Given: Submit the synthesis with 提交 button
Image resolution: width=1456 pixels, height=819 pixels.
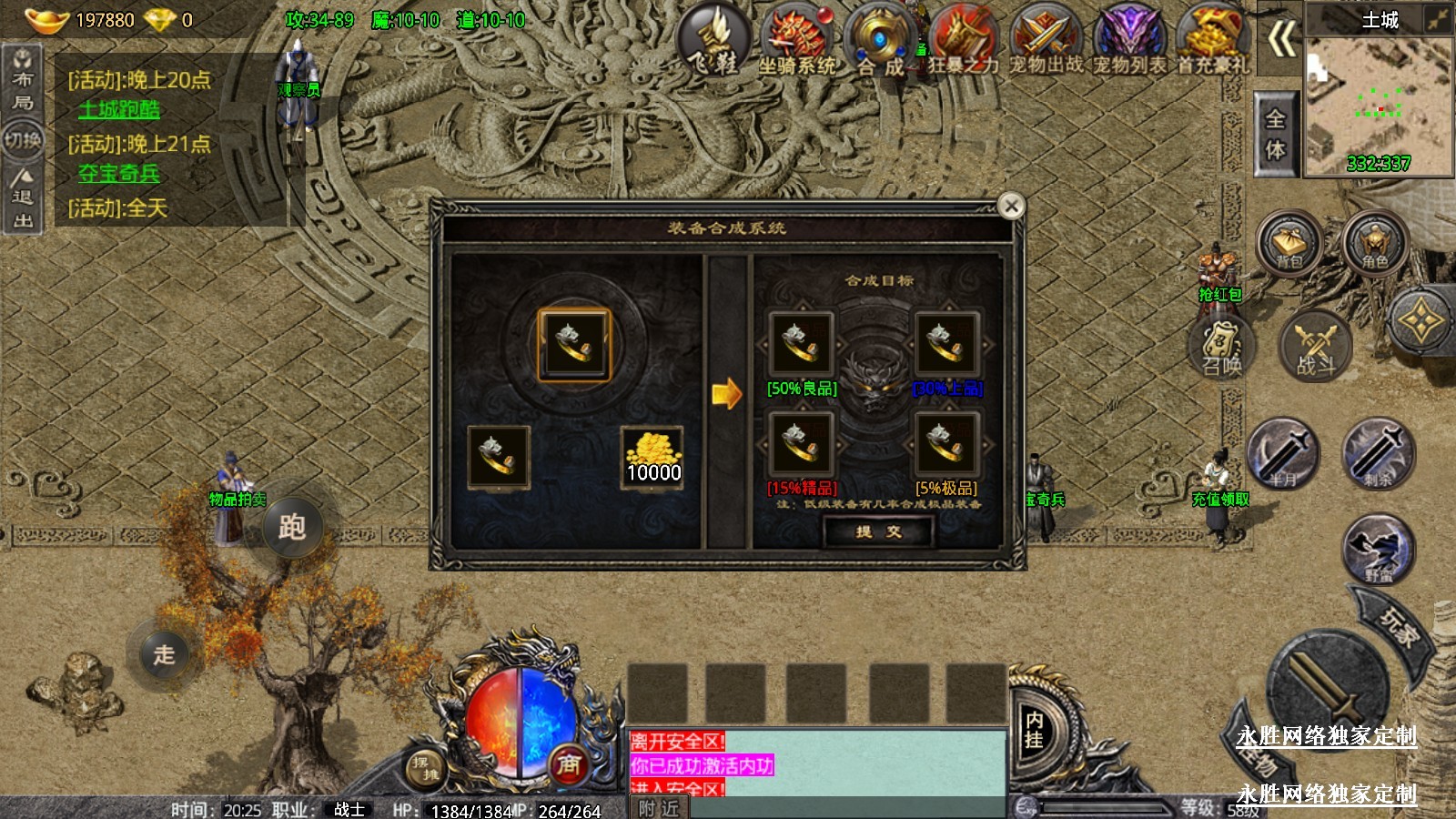Looking at the screenshot, I should coord(878,531).
